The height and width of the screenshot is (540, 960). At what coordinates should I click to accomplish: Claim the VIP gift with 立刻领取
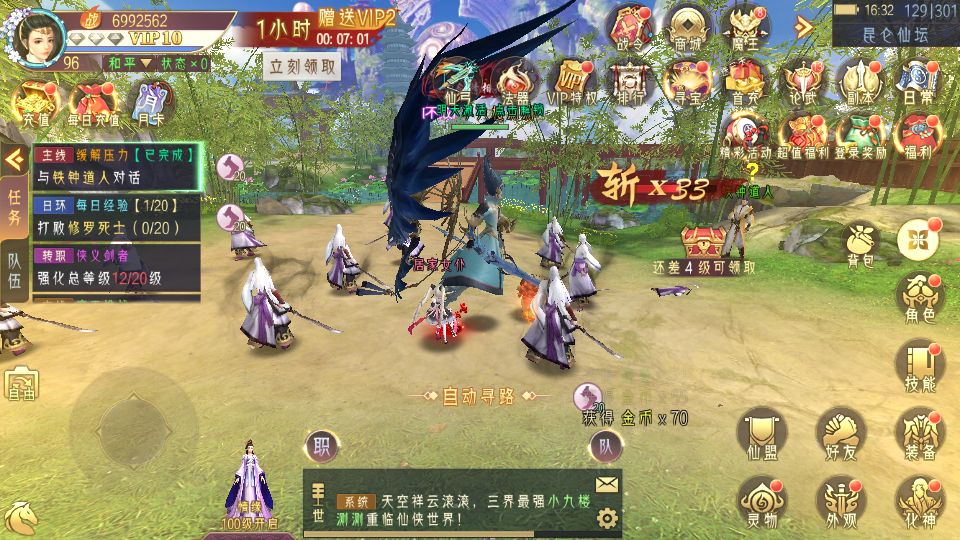(x=302, y=67)
